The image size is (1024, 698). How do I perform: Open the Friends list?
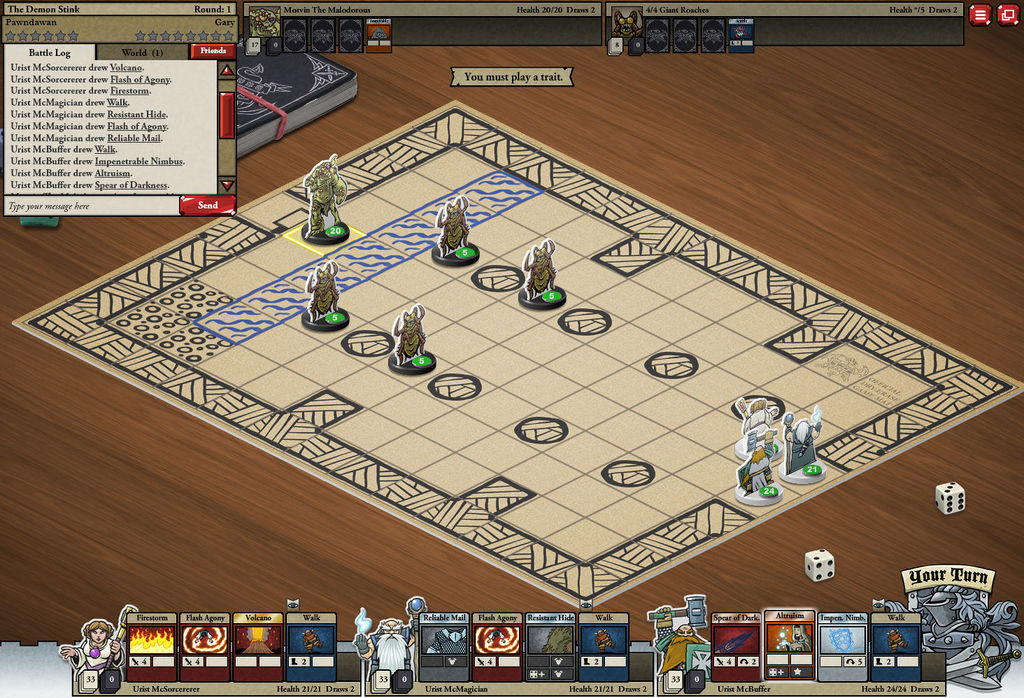pyautogui.click(x=213, y=51)
